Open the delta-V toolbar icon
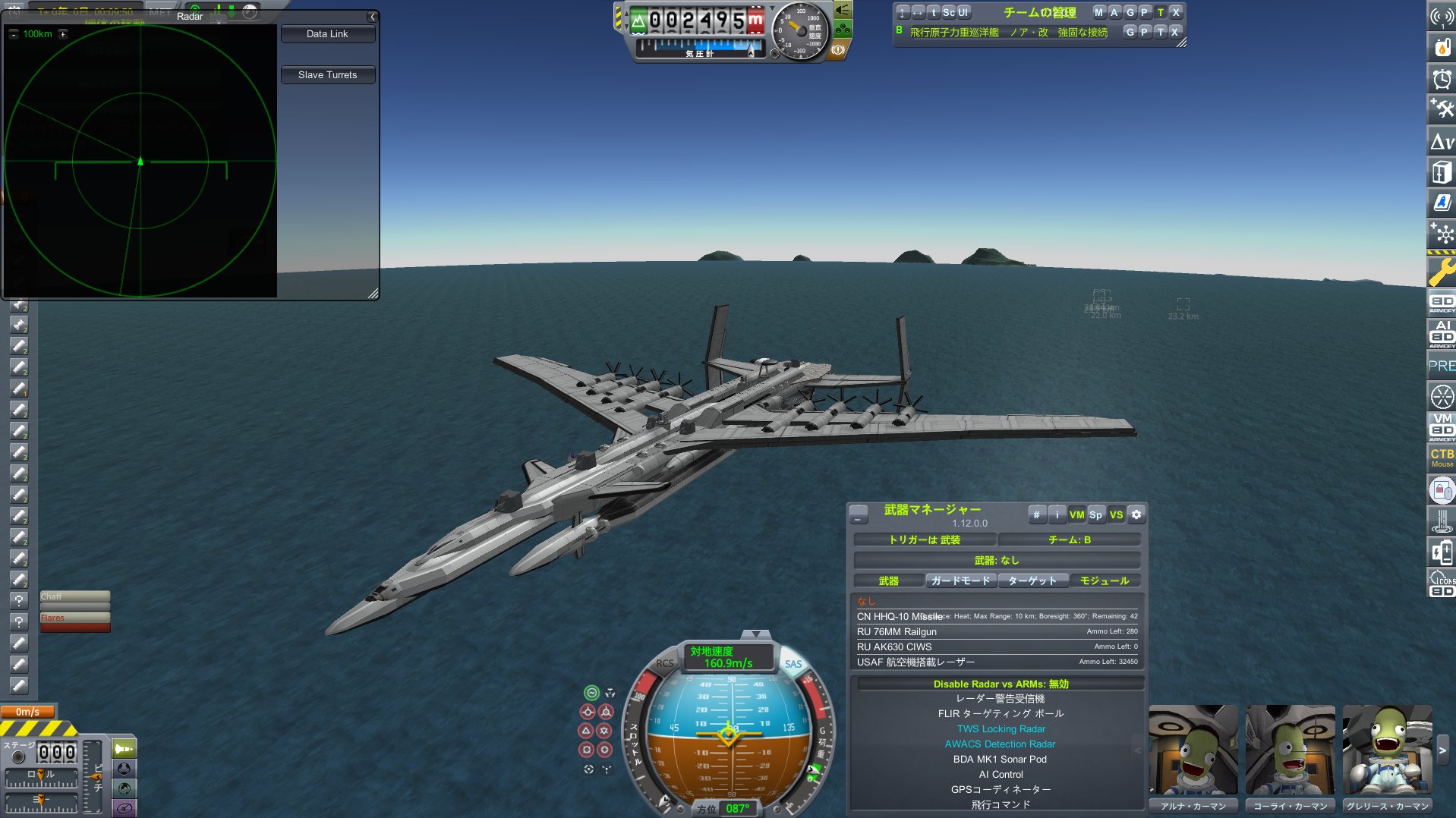 point(1441,142)
